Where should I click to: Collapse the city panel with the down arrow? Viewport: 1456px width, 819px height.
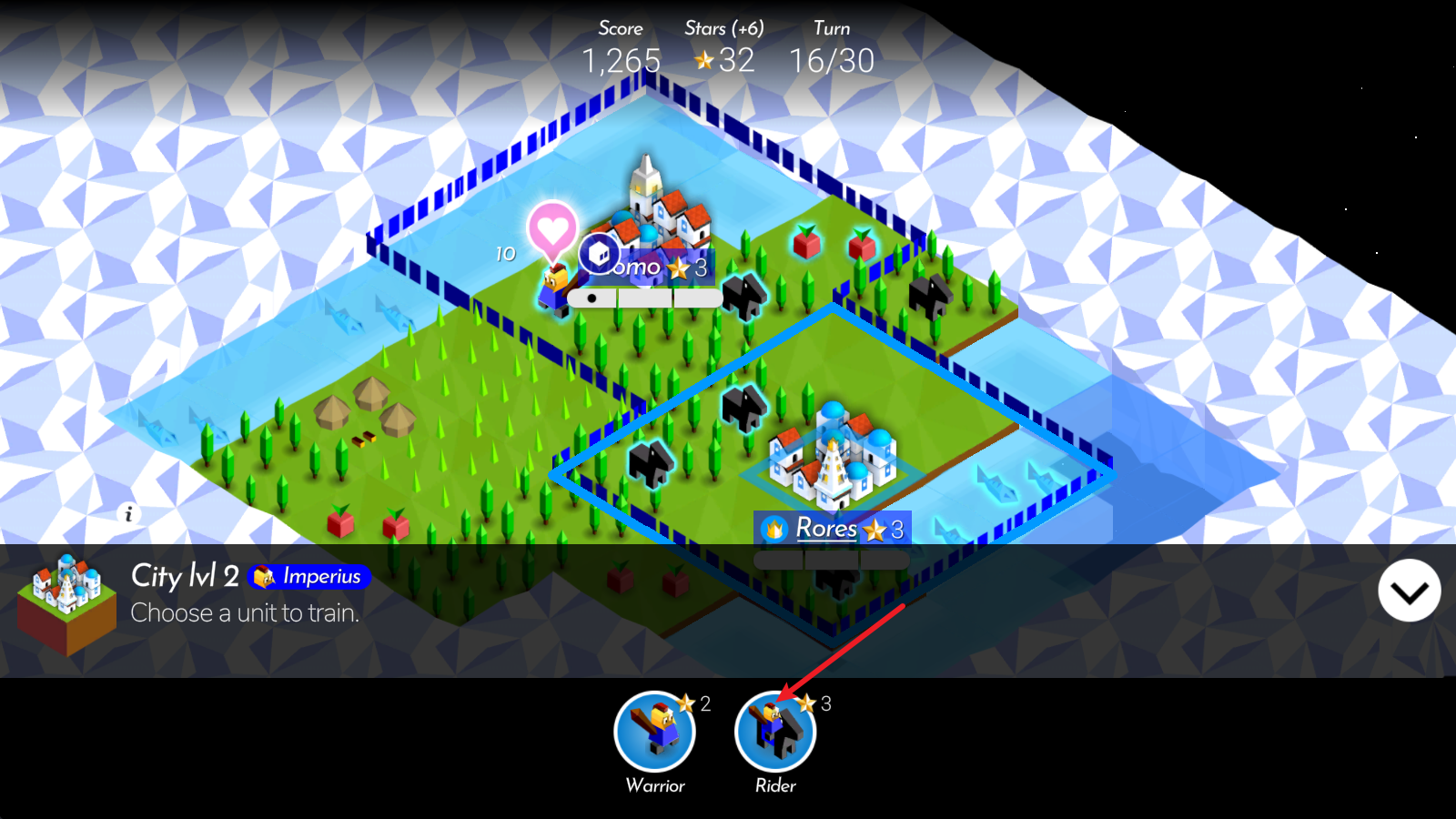coord(1409,591)
